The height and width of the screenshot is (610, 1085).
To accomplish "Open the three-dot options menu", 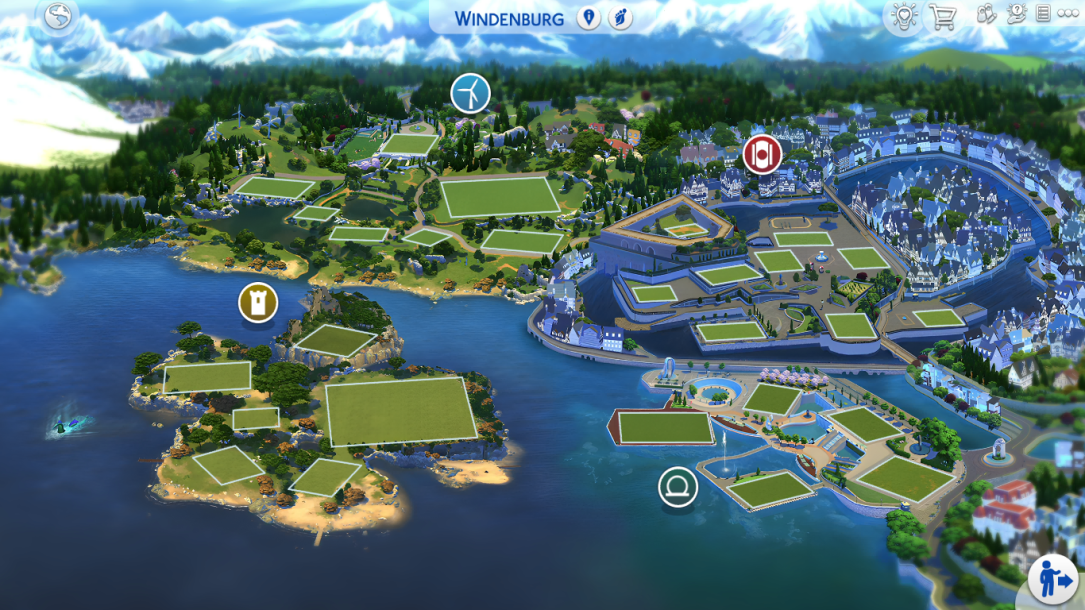I will [1067, 14].
